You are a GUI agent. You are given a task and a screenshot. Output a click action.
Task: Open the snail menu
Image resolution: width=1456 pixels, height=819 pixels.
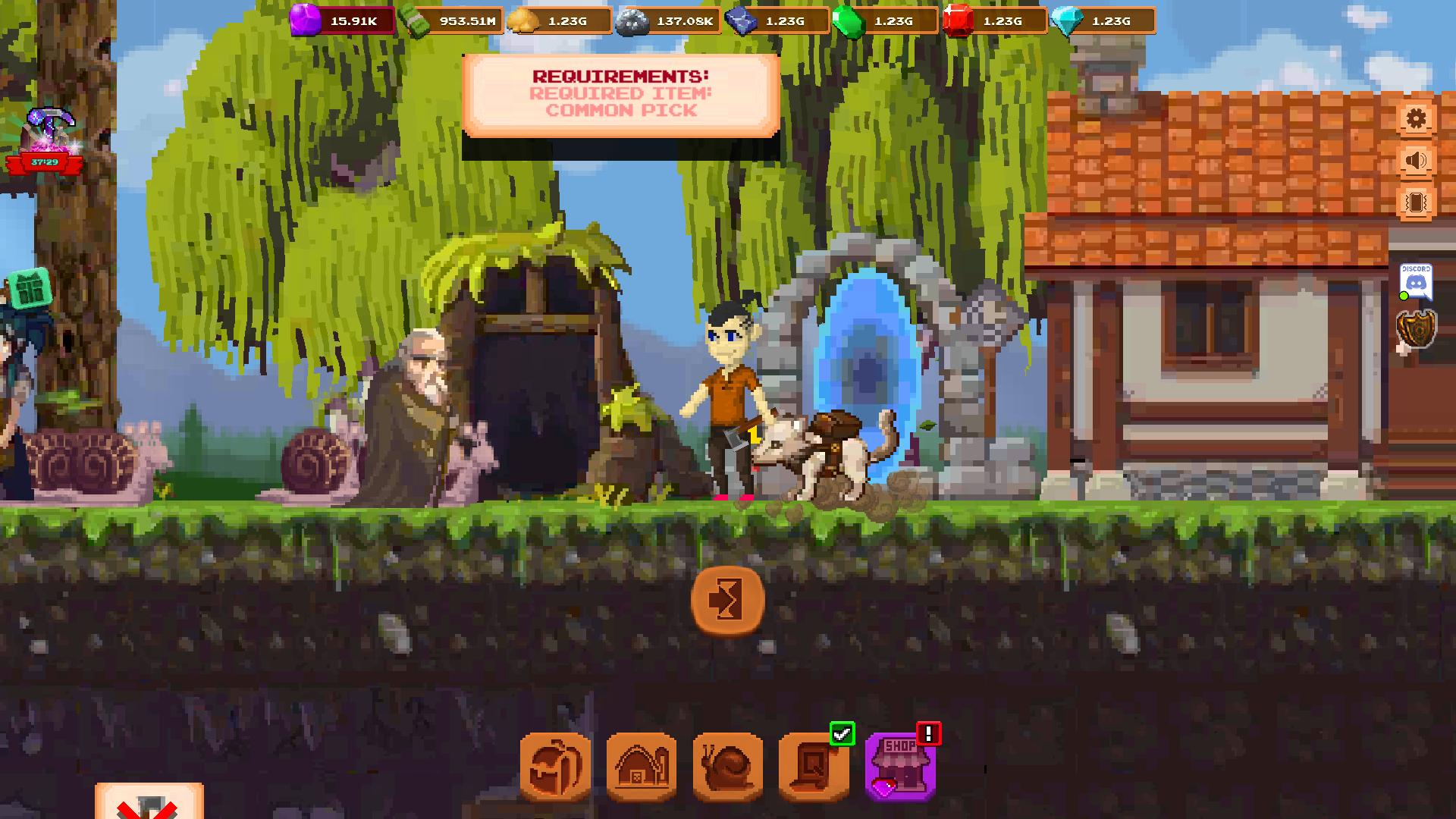tap(728, 767)
